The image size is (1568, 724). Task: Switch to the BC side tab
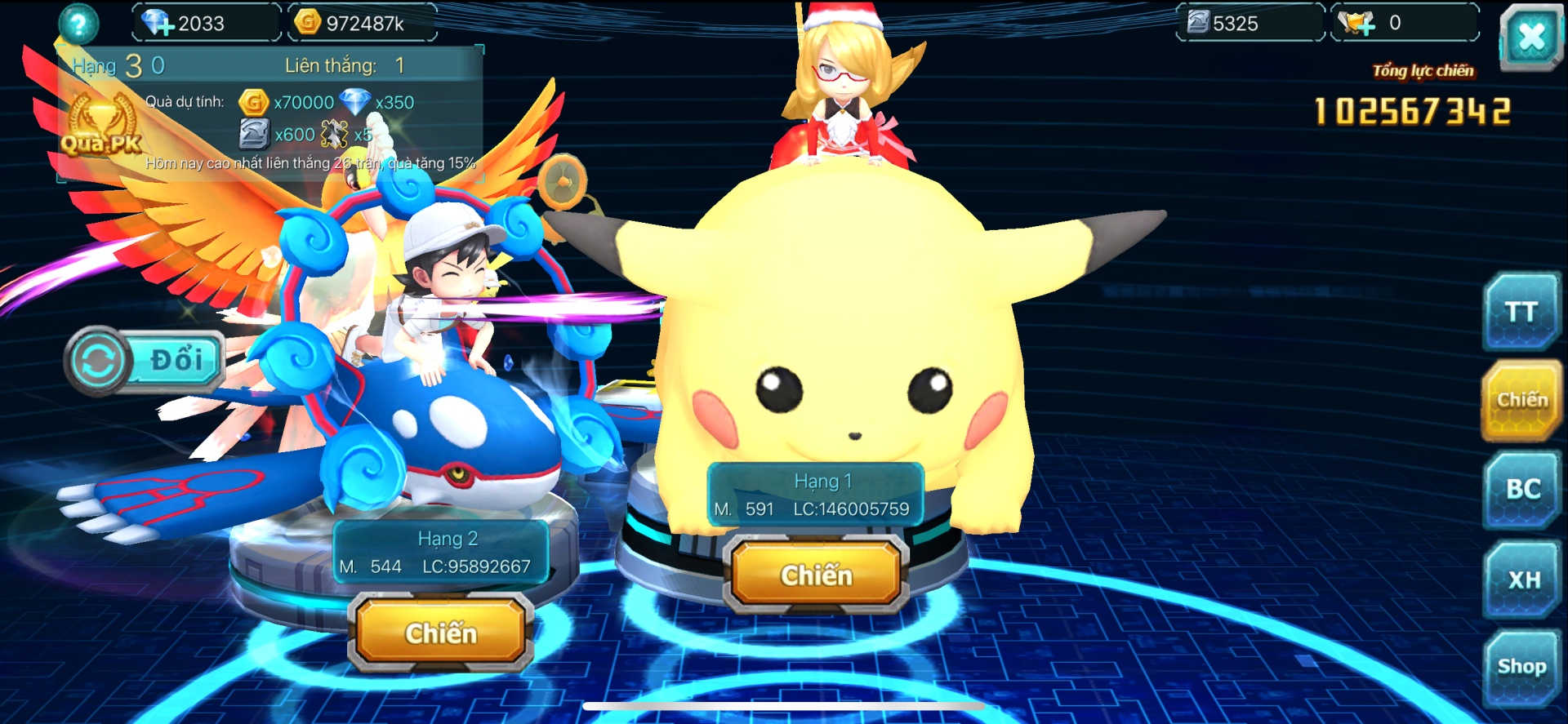tap(1521, 489)
